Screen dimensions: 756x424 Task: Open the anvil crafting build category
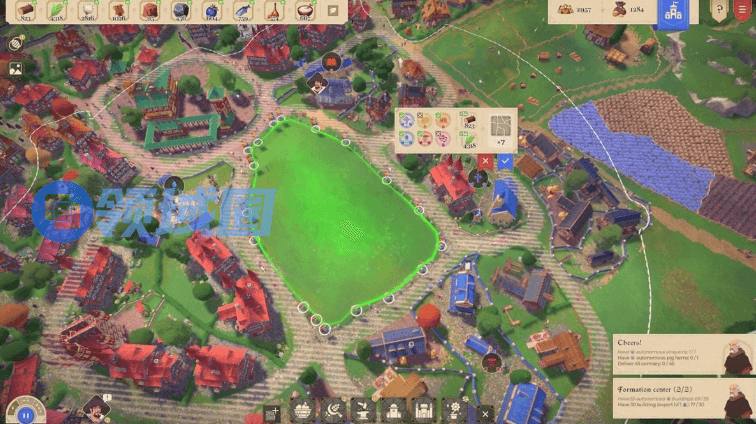pyautogui.click(x=364, y=410)
